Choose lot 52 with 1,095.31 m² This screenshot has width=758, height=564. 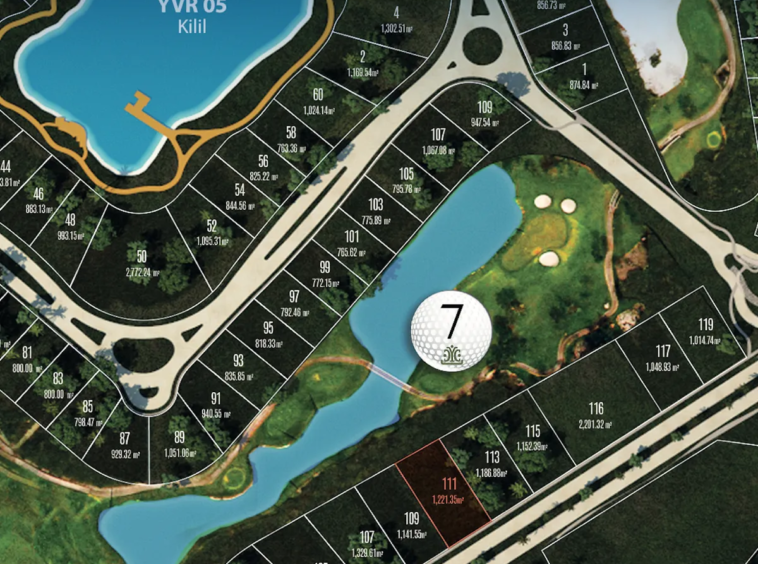click(211, 232)
